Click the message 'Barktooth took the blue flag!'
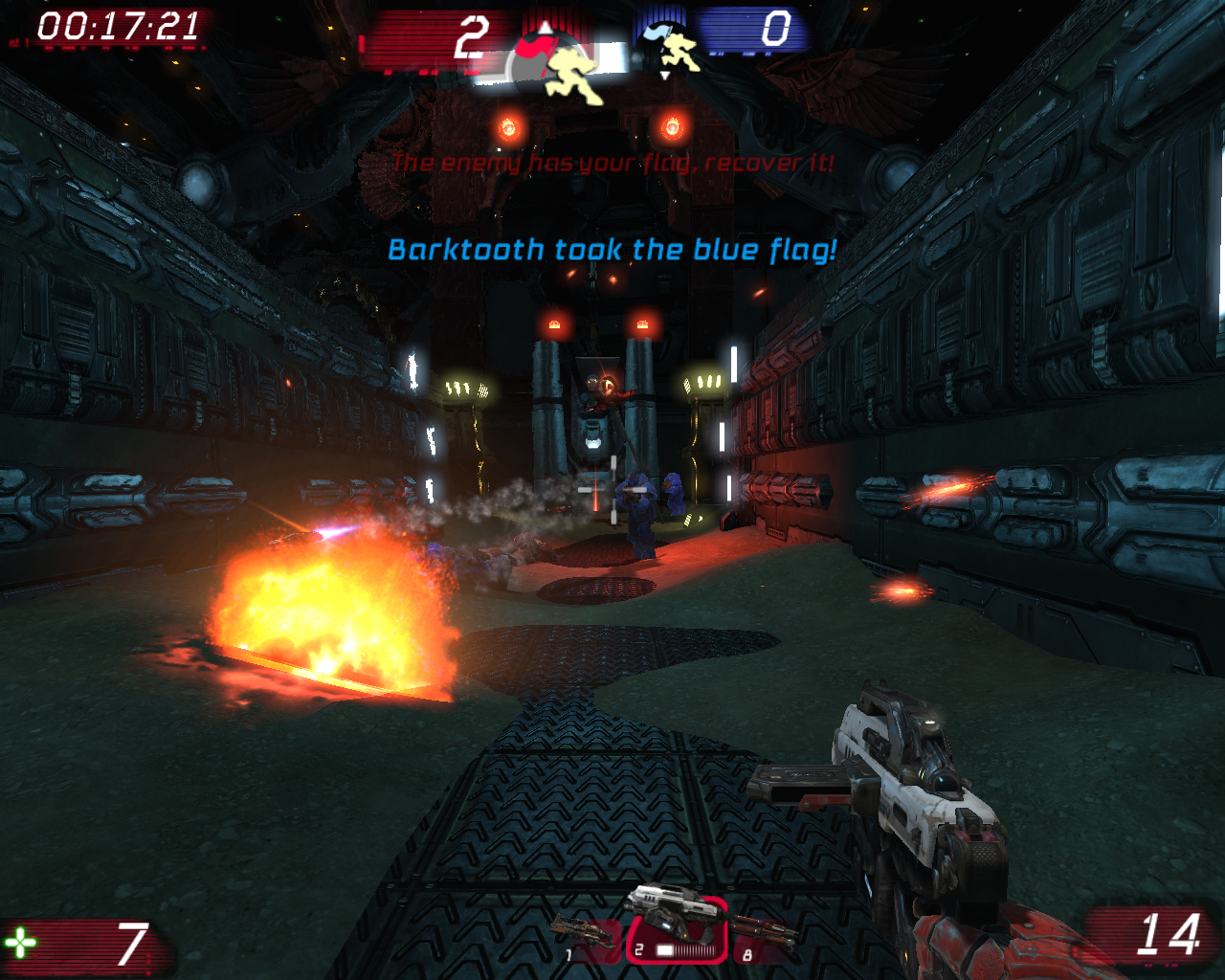 [612, 251]
